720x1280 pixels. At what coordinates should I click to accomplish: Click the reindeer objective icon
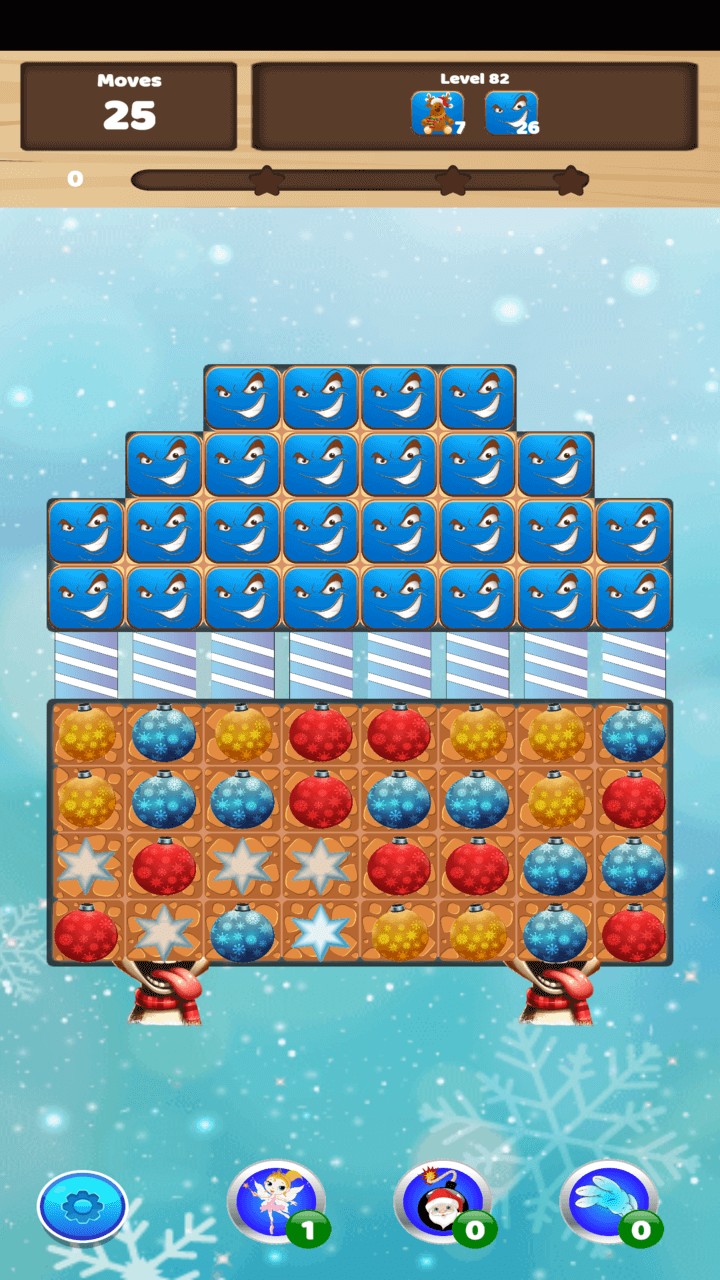pos(436,113)
